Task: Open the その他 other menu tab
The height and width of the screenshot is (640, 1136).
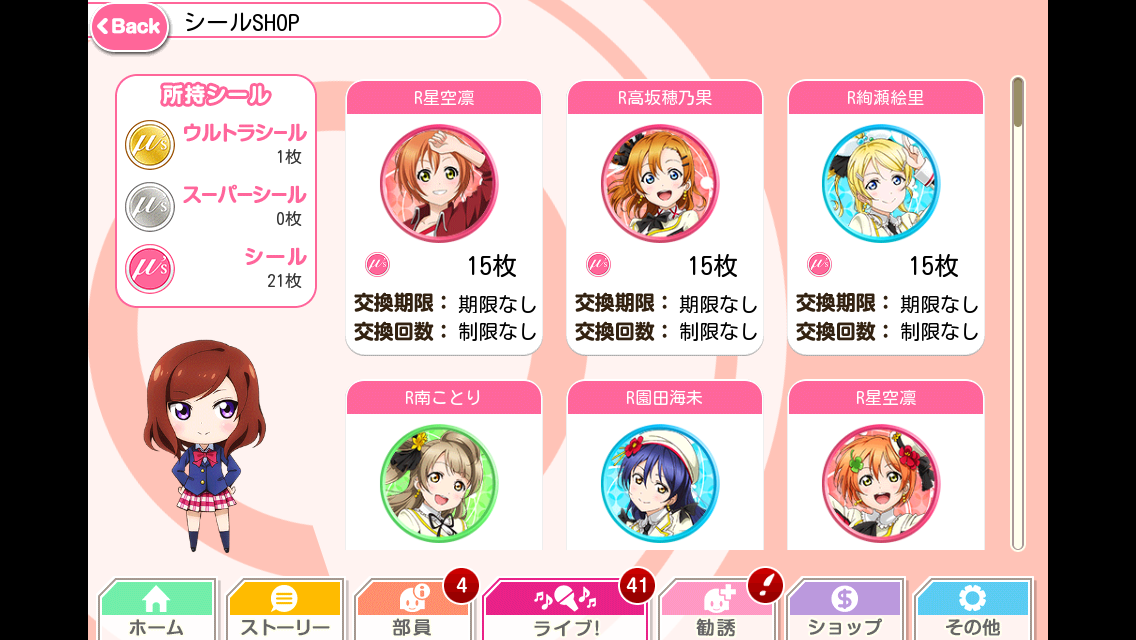Action: point(972,610)
